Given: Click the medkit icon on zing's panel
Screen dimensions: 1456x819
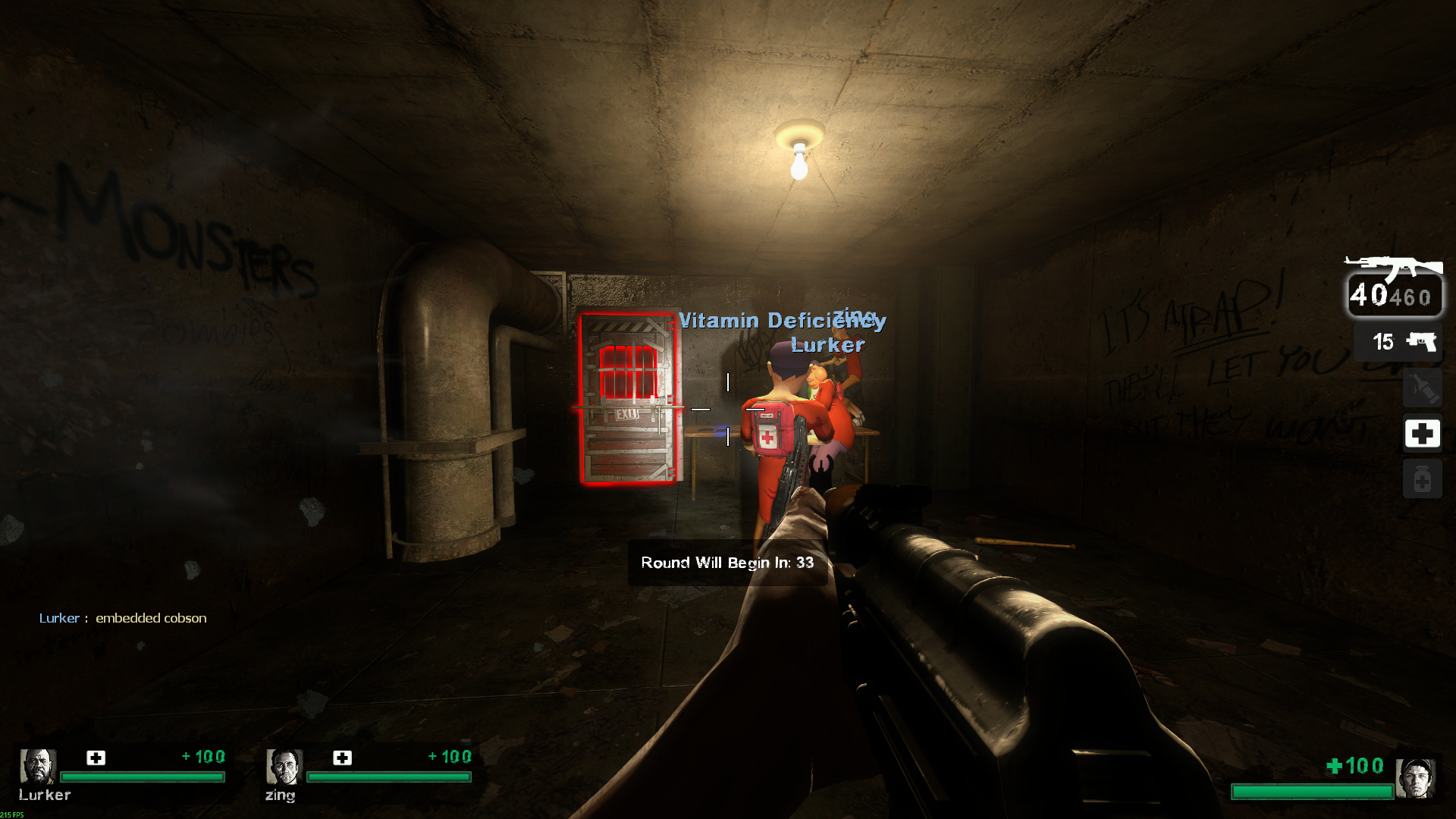Looking at the screenshot, I should pos(343,758).
